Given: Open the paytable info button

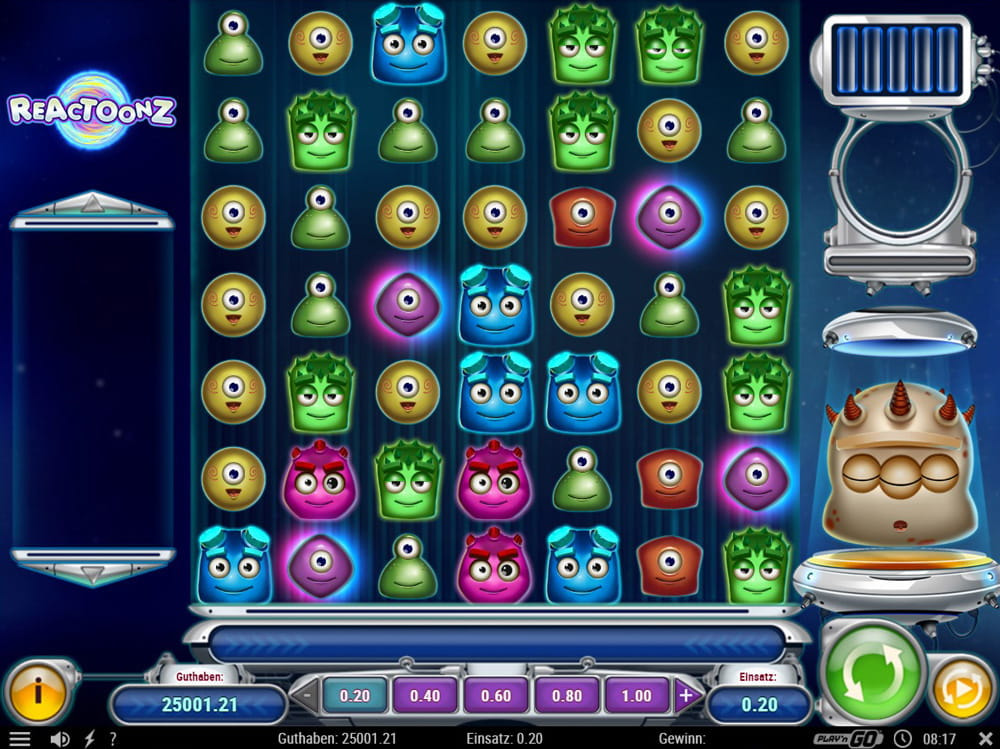Looking at the screenshot, I should click(38, 689).
